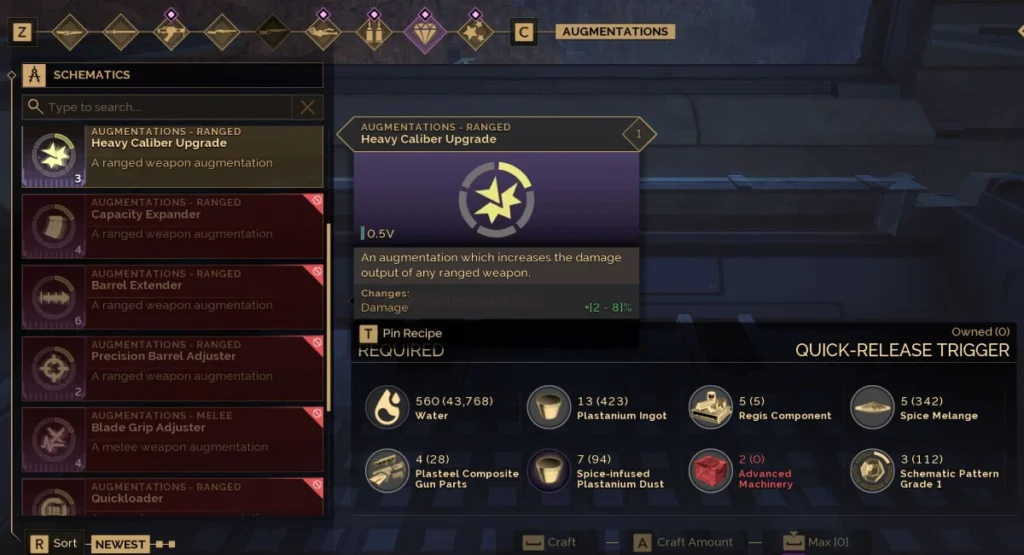Click the Schematic Pattern Grade 1 icon
This screenshot has height=555, width=1024.
[x=872, y=471]
